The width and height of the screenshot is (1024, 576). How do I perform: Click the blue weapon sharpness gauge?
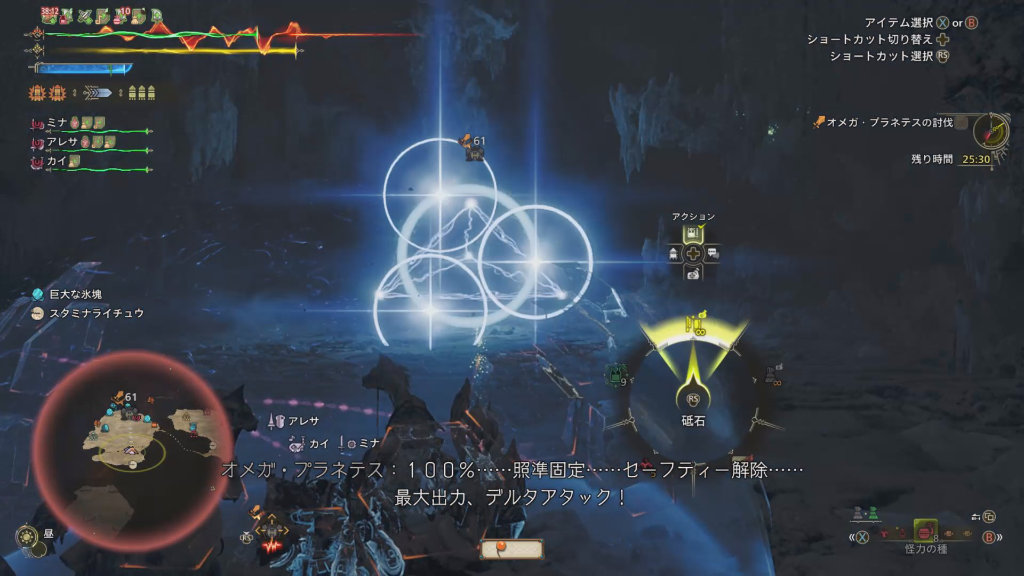pos(84,69)
